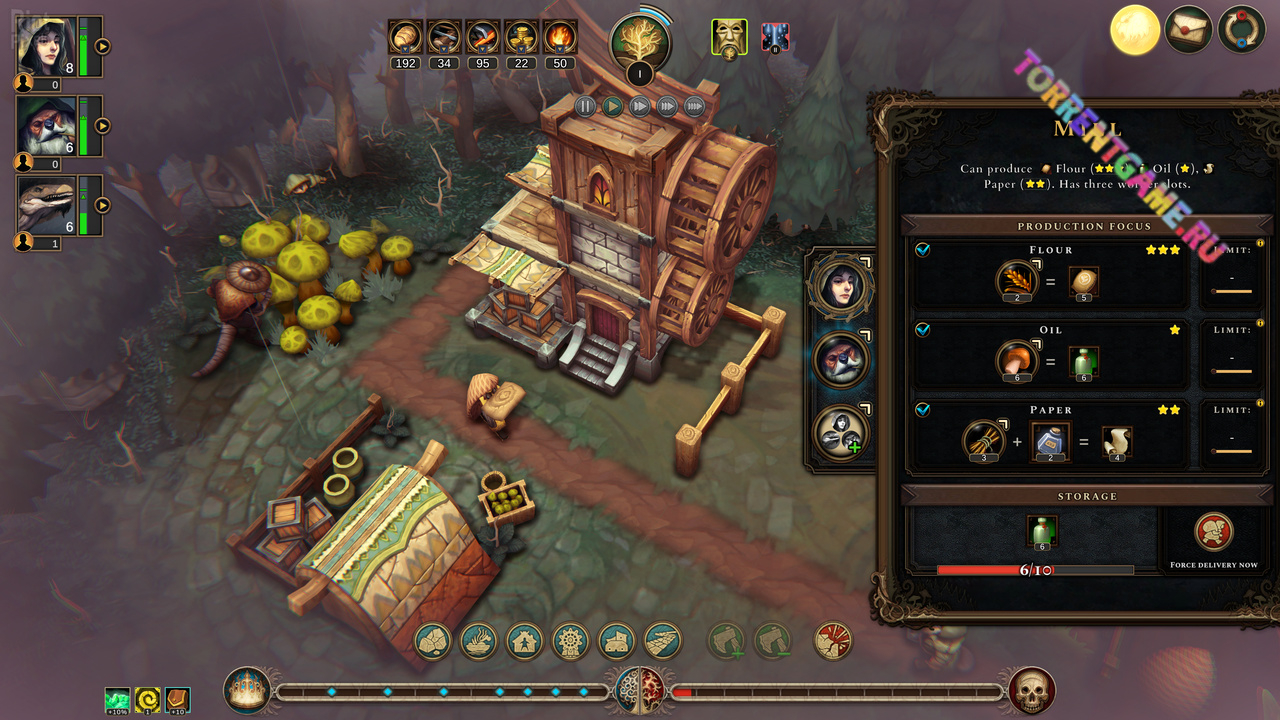Uncheck the Oil production recipe
1280x720 pixels.
(923, 329)
